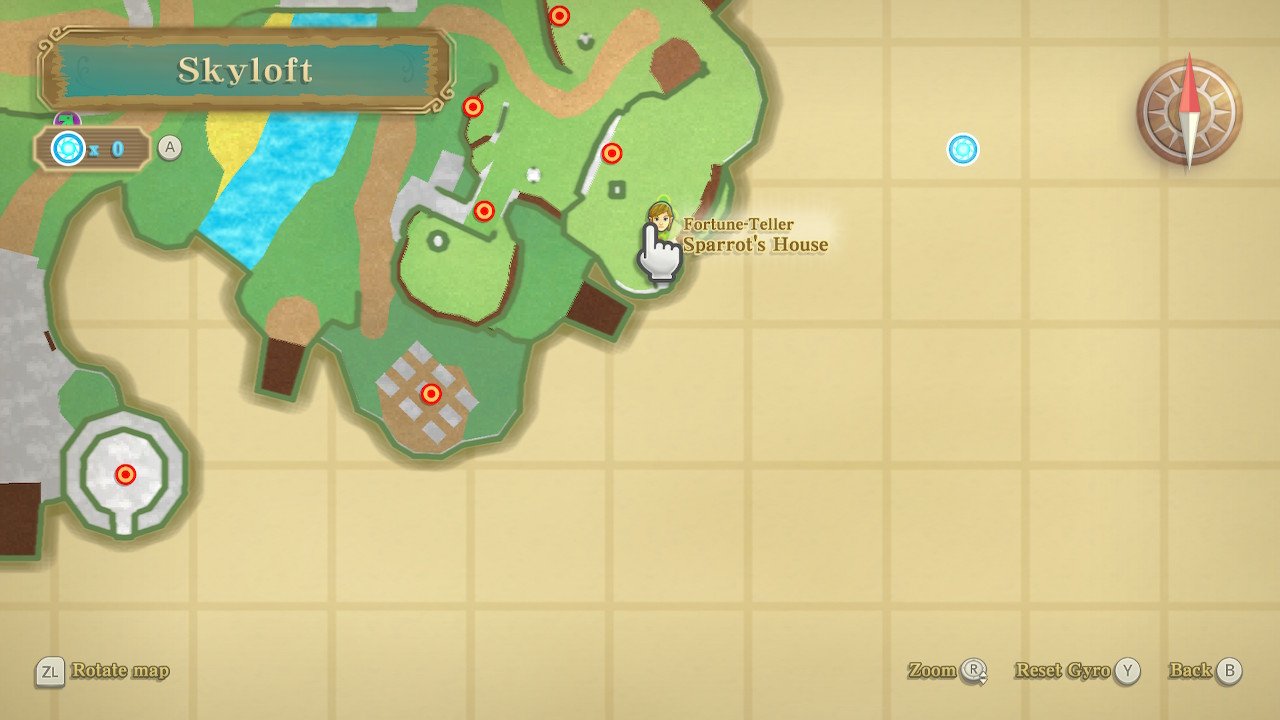Click the blue beacon placed on the open sky

[x=963, y=149]
